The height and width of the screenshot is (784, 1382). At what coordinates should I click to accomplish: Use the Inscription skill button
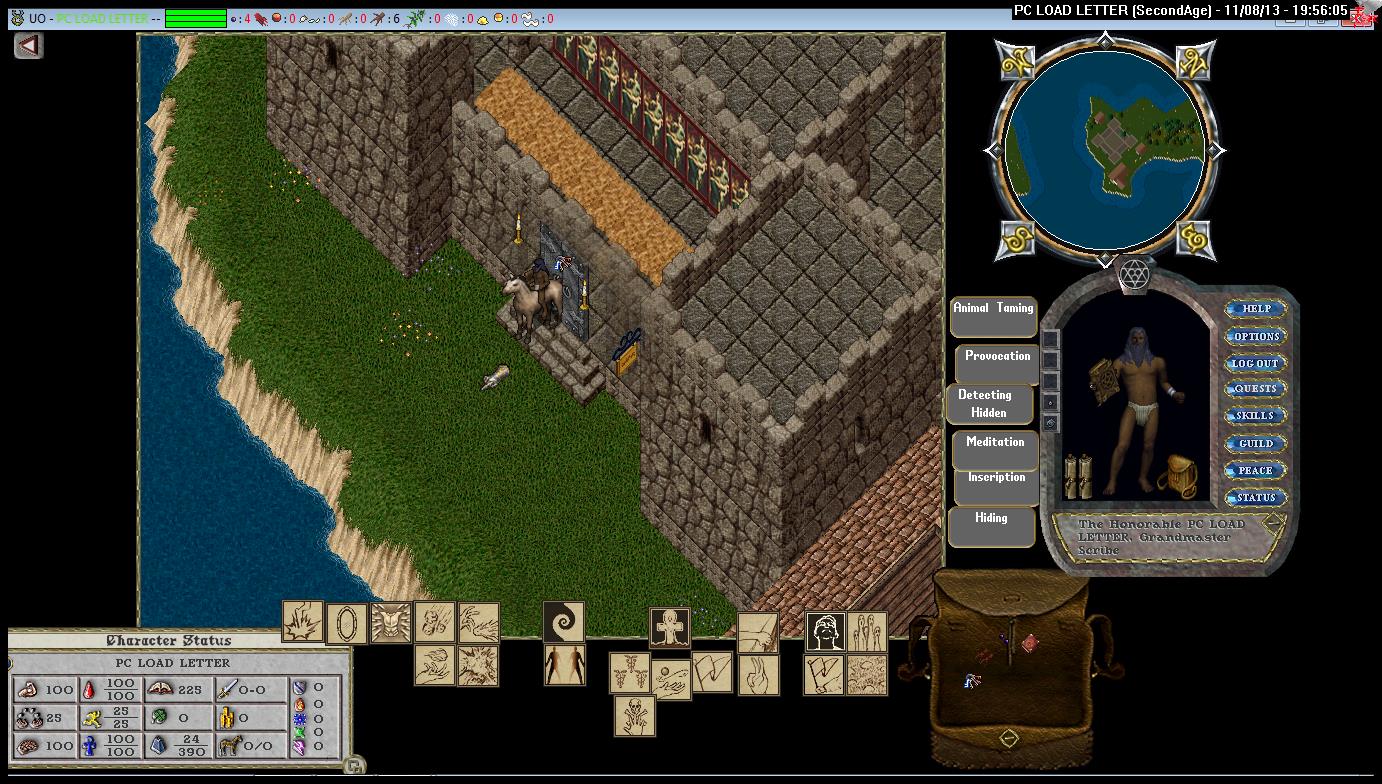pyautogui.click(x=996, y=485)
